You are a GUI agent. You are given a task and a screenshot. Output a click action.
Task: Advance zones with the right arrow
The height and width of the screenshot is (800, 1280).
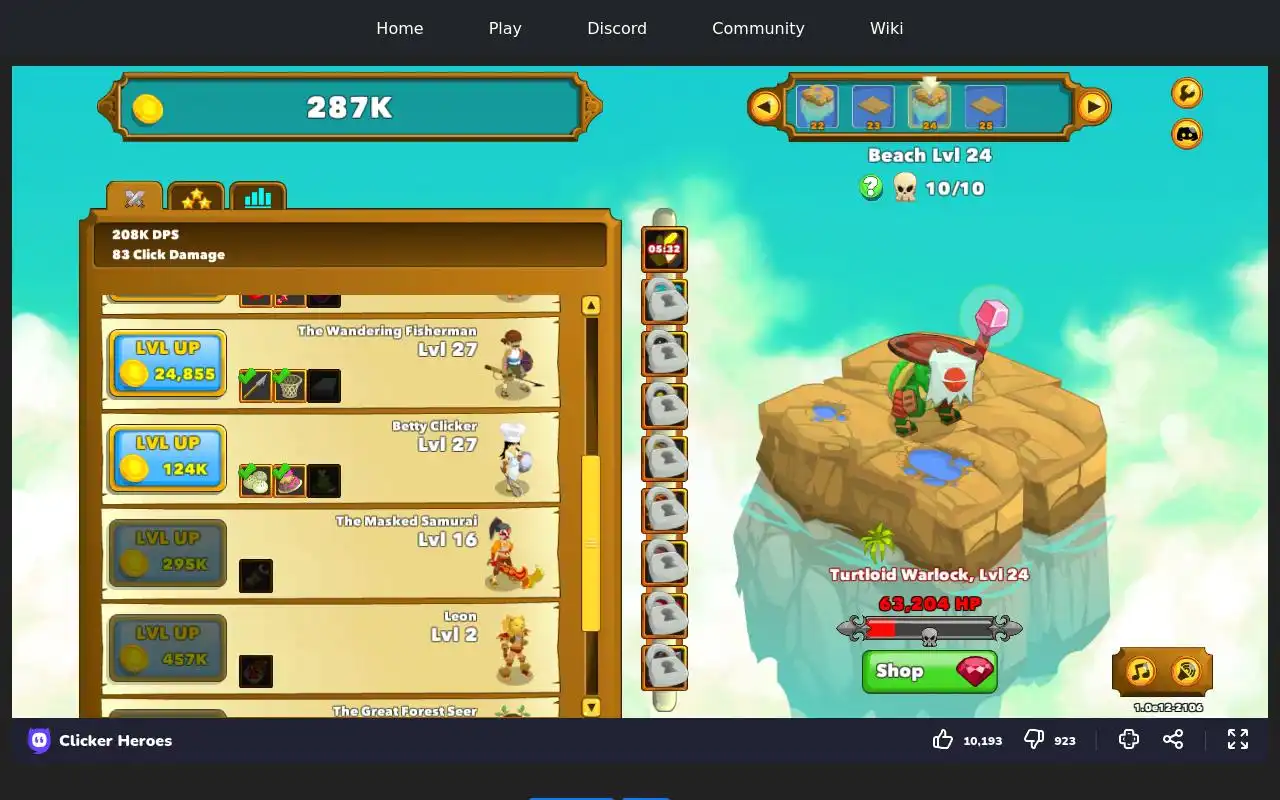click(x=1093, y=106)
